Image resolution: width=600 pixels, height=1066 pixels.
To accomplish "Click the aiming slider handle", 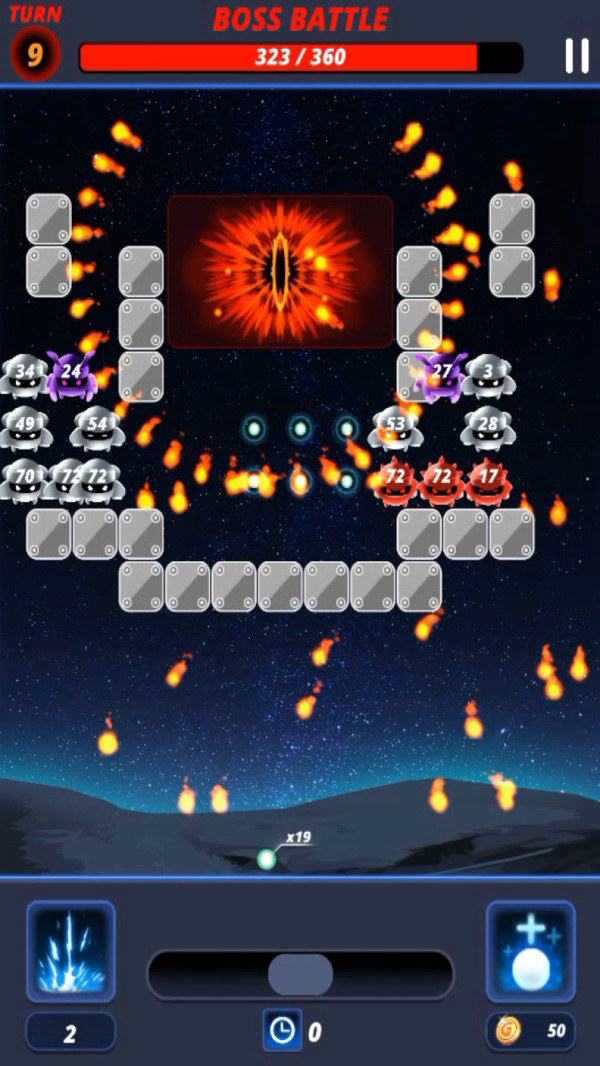I will tap(300, 974).
